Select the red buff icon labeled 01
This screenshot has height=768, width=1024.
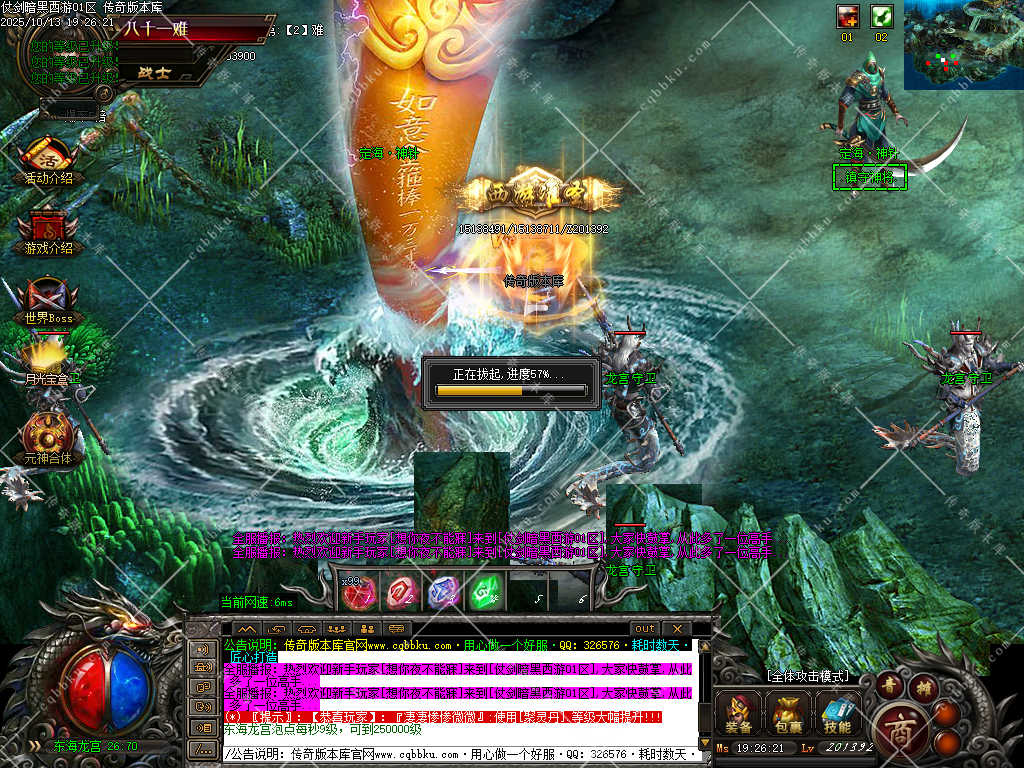coord(848,17)
